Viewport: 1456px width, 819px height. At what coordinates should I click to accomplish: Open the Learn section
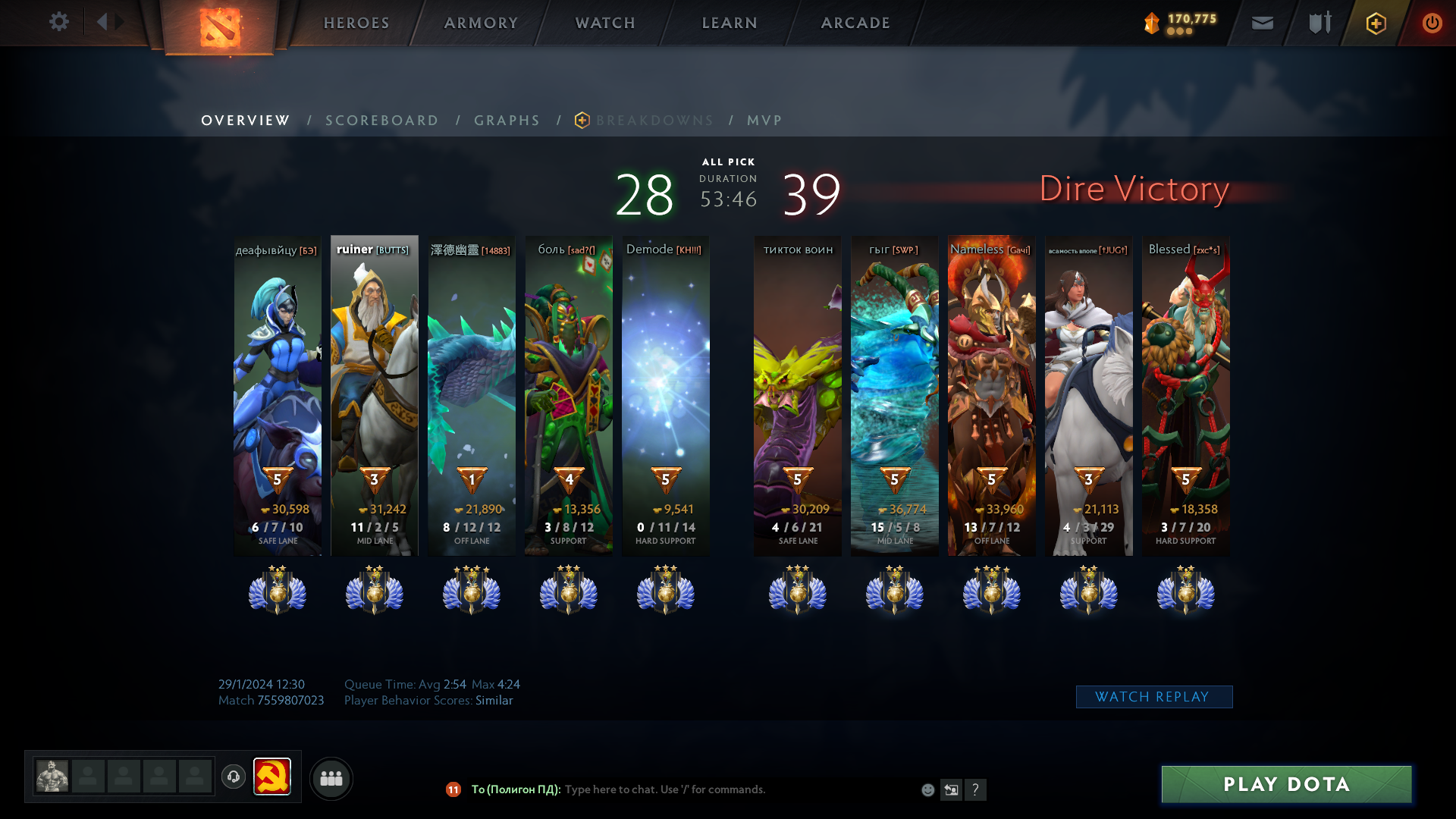(x=730, y=23)
